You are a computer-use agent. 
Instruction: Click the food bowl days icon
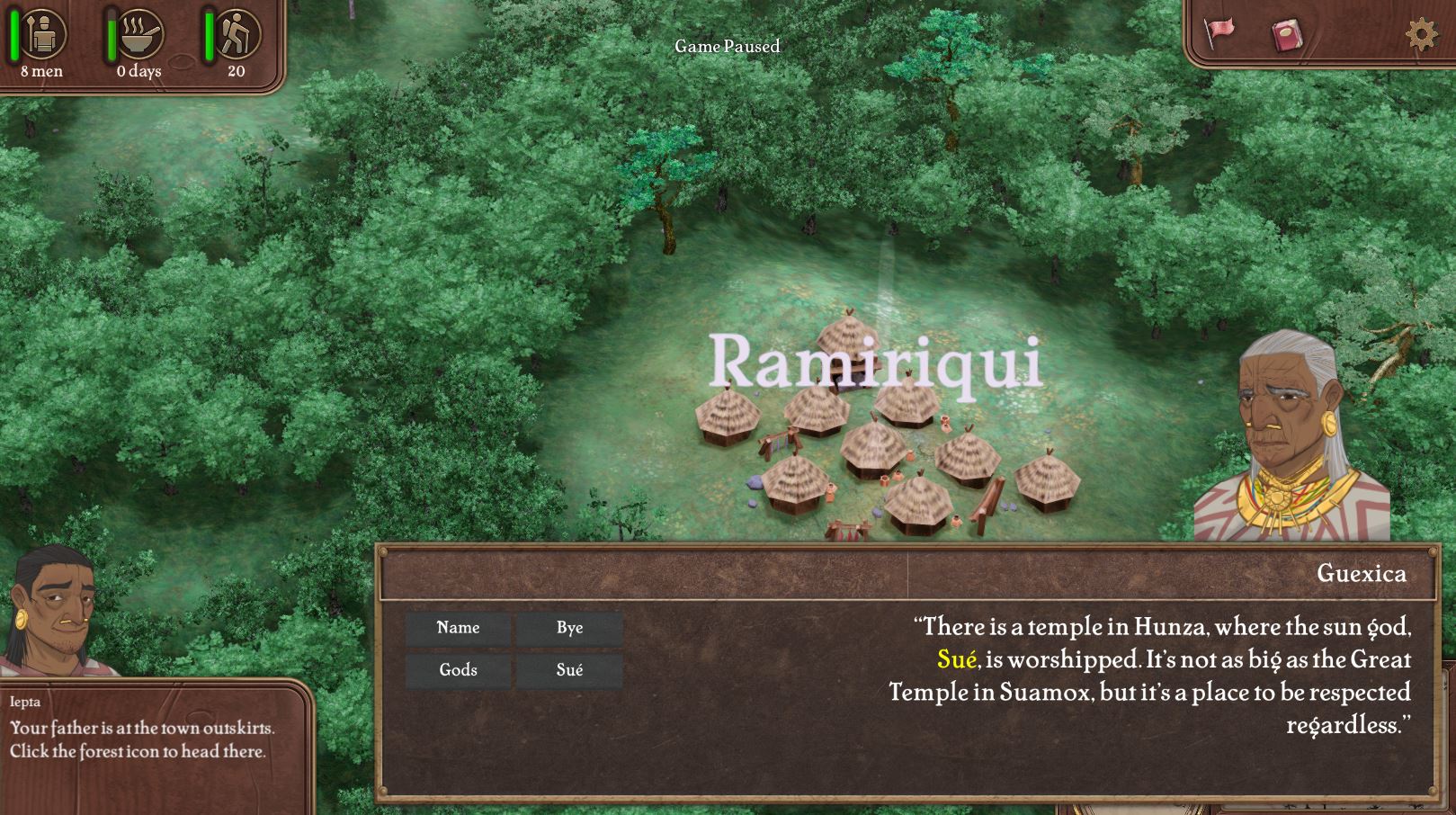click(x=140, y=34)
